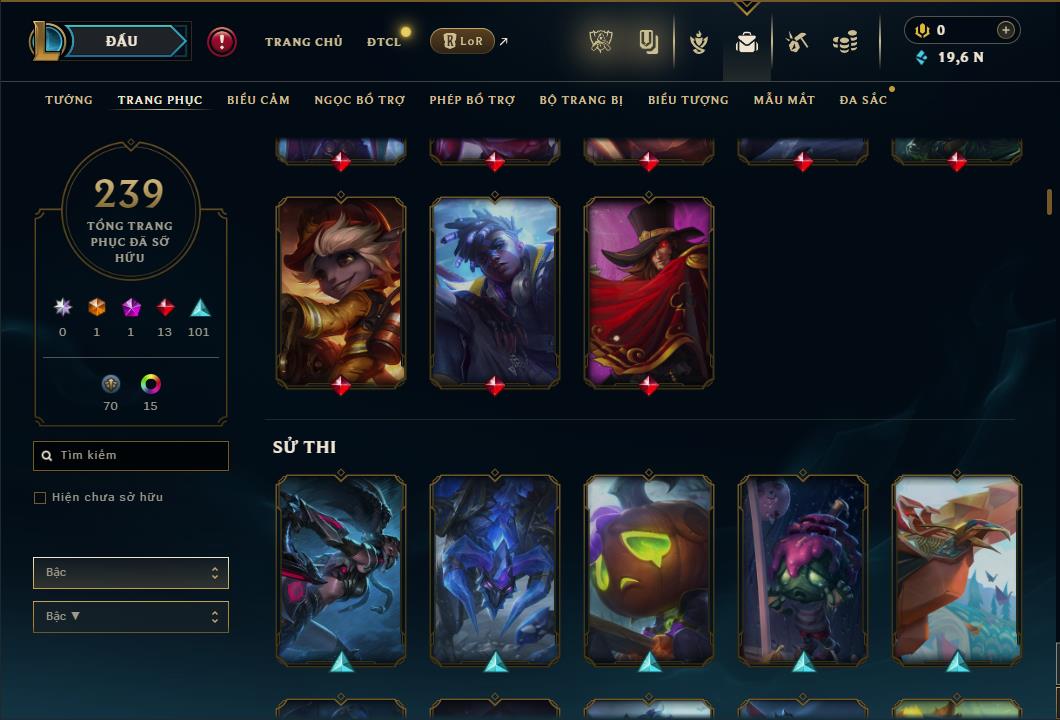The width and height of the screenshot is (1060, 720).
Task: Switch to the TƯỚNG tab
Action: coord(69,100)
